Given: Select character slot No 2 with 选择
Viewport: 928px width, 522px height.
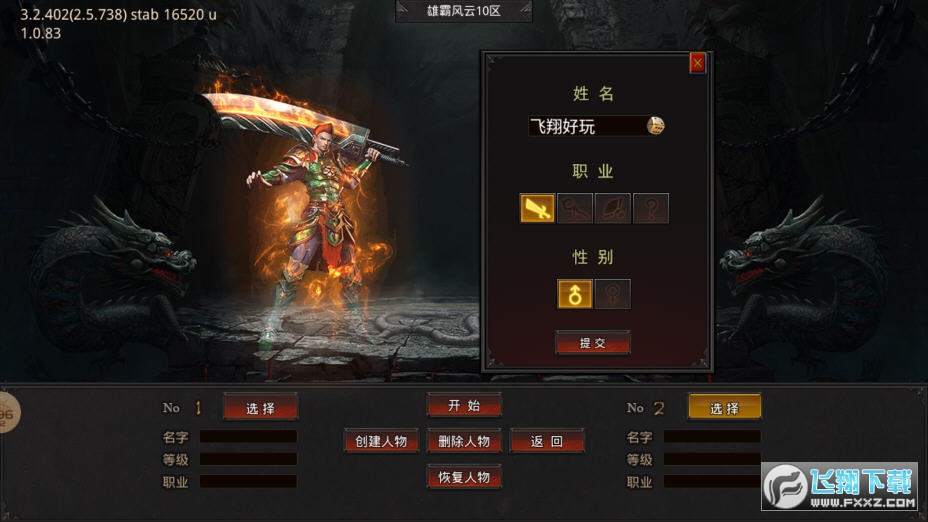Looking at the screenshot, I should tap(724, 407).
